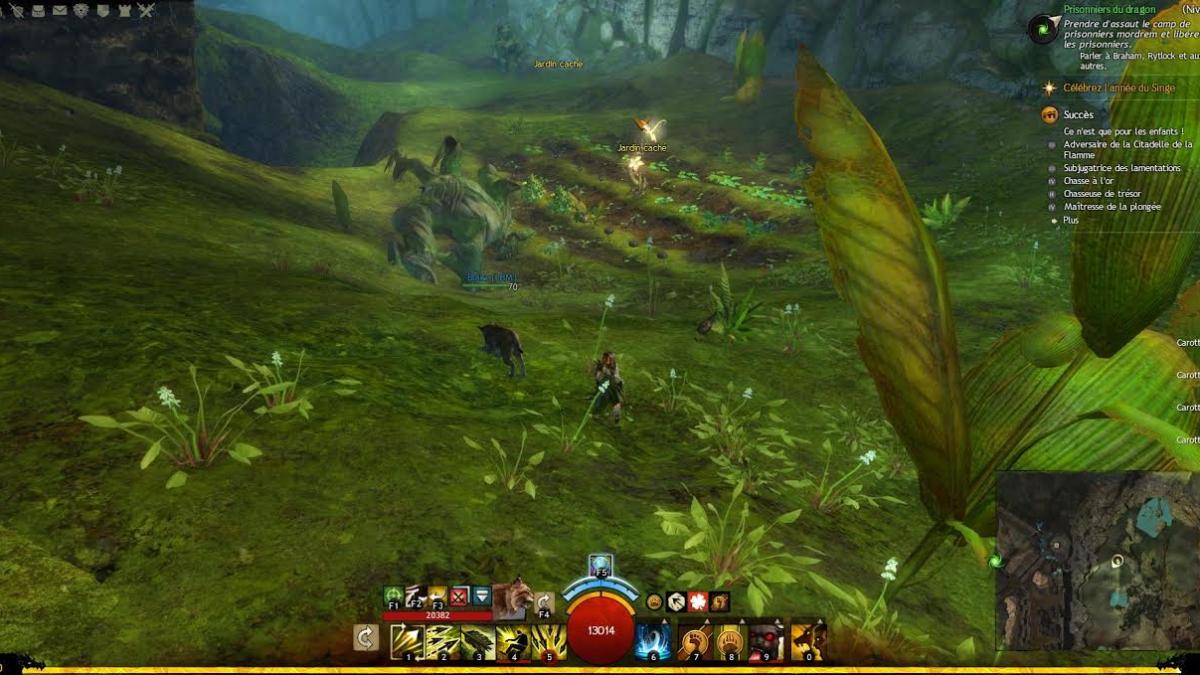Expand achievements list with Plus

point(1071,220)
